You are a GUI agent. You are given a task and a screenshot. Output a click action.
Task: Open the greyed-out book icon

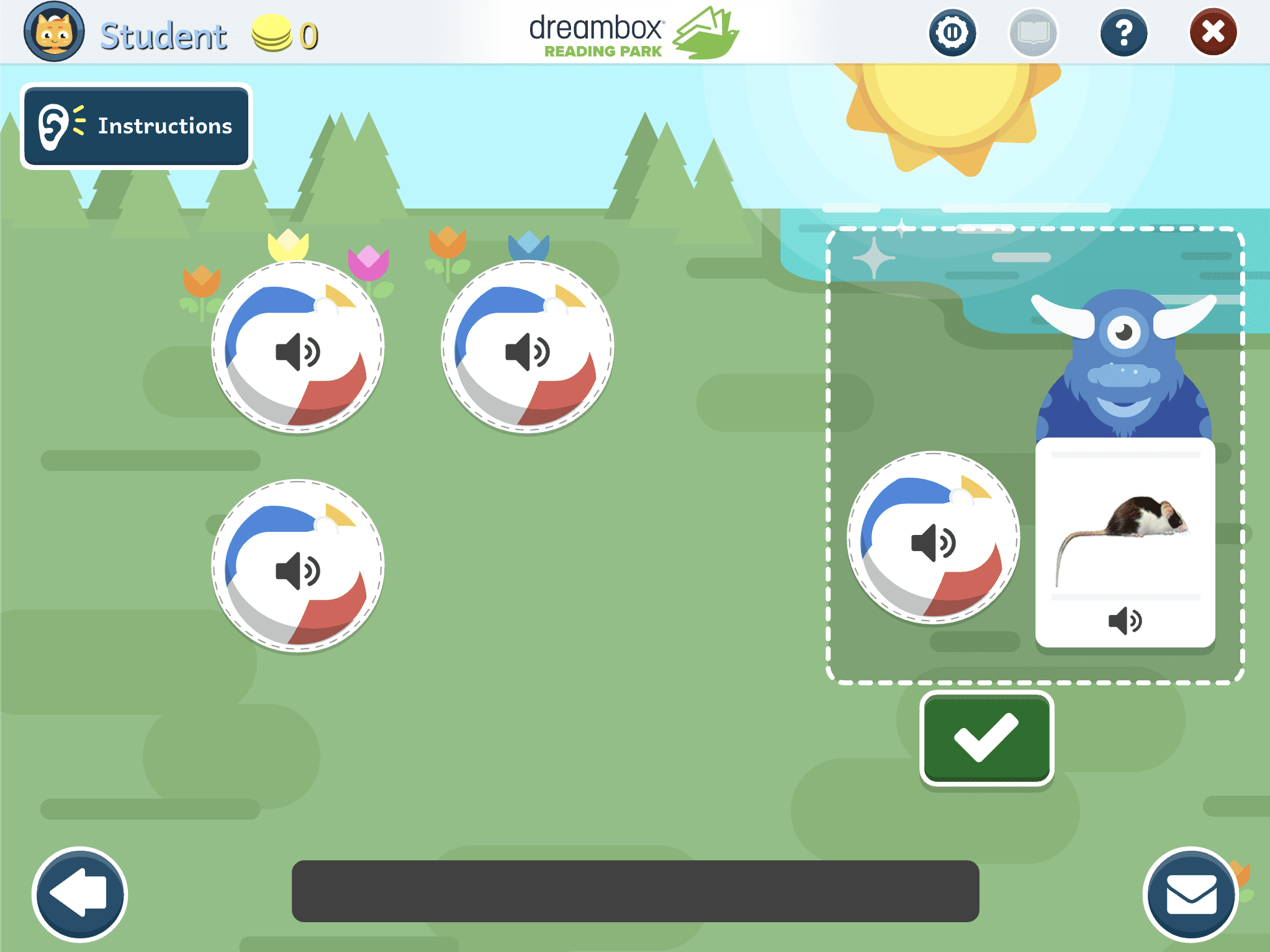1033,32
